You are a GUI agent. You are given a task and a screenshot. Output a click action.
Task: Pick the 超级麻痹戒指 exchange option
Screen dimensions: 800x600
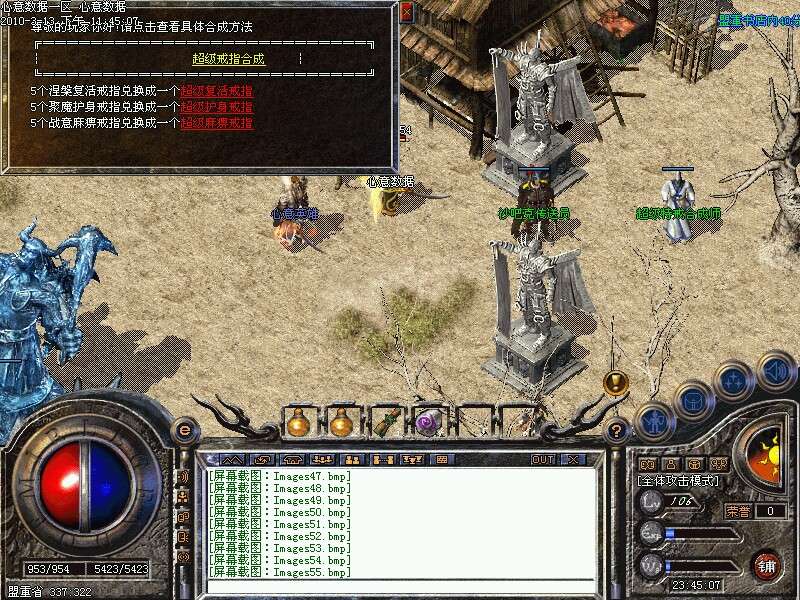(x=216, y=123)
